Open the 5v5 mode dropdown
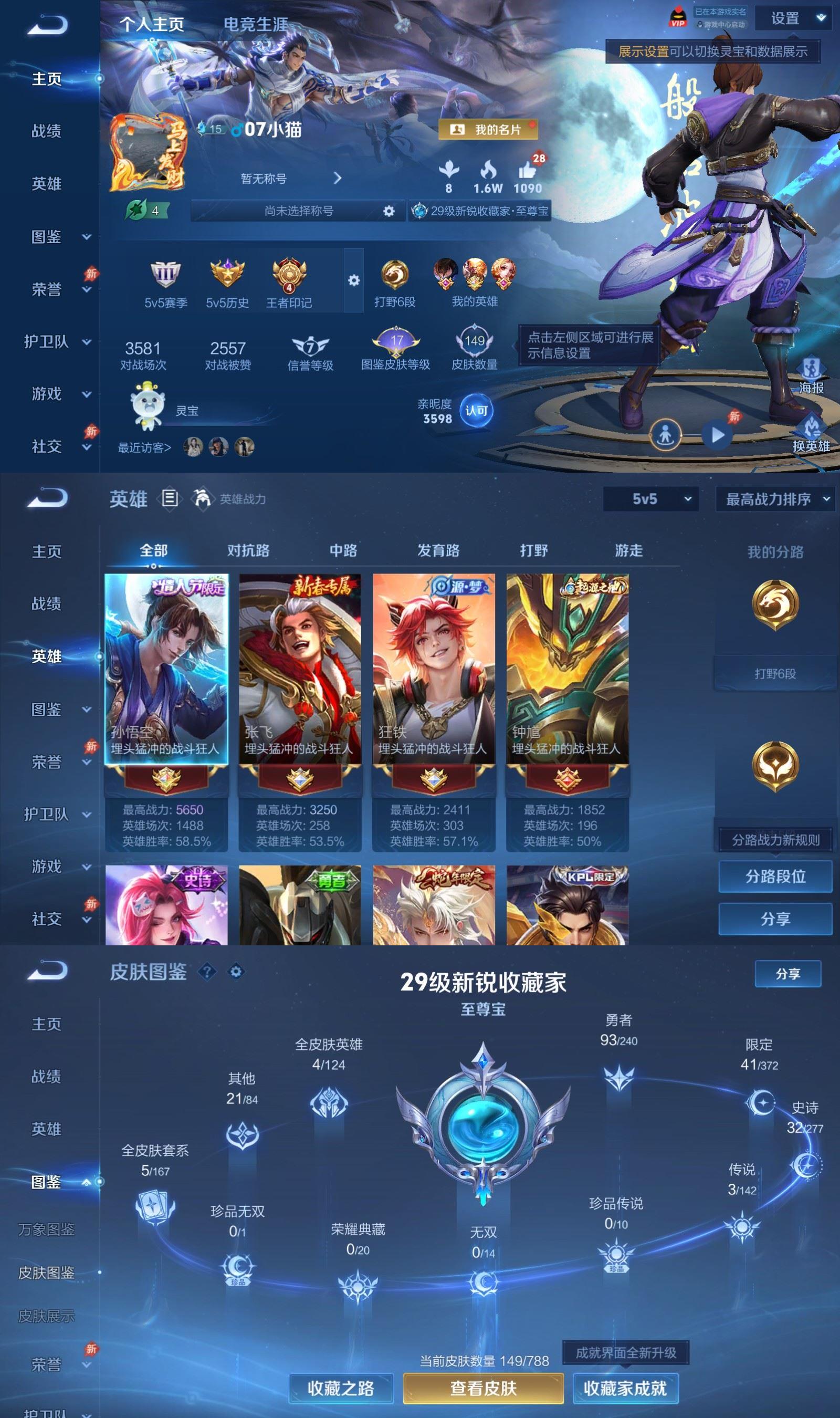840x1418 pixels. click(x=650, y=499)
